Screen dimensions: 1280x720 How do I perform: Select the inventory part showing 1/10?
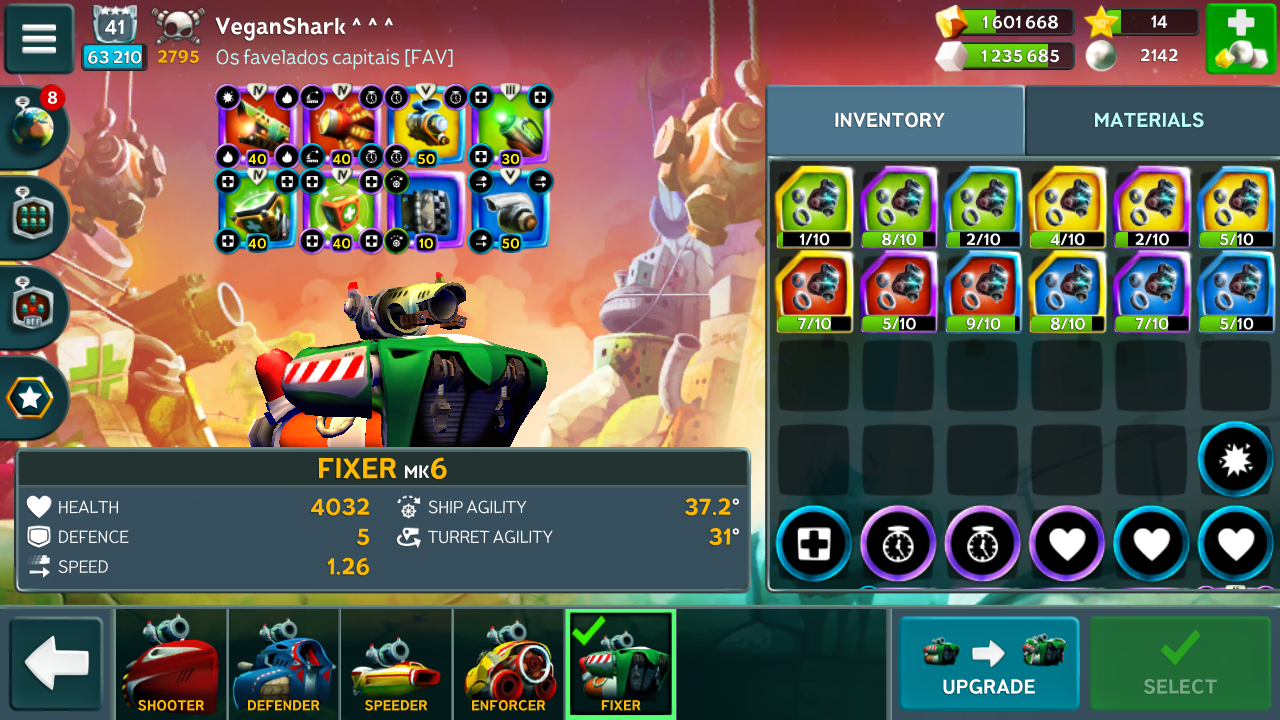pyautogui.click(x=813, y=207)
